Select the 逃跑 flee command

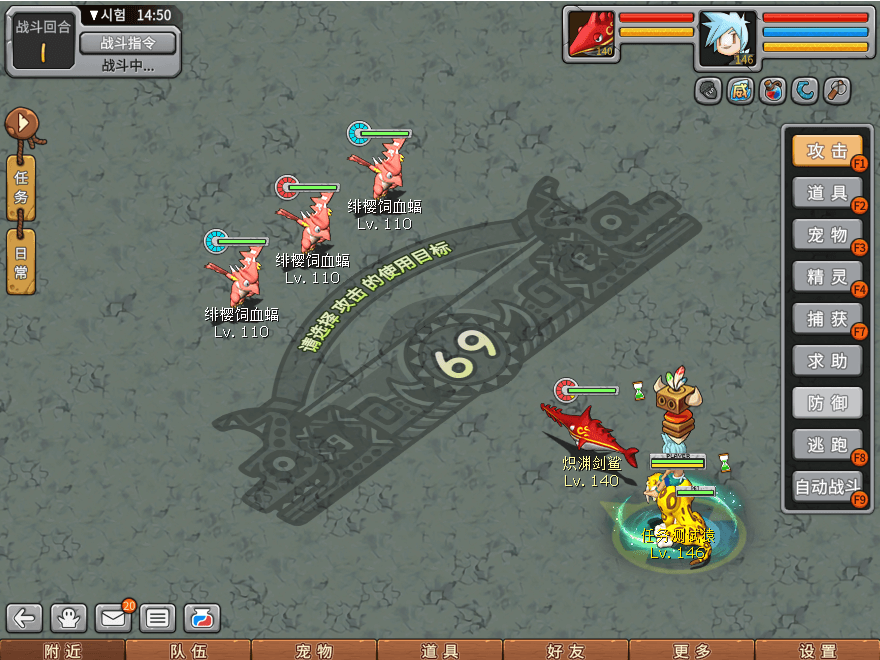tap(827, 445)
